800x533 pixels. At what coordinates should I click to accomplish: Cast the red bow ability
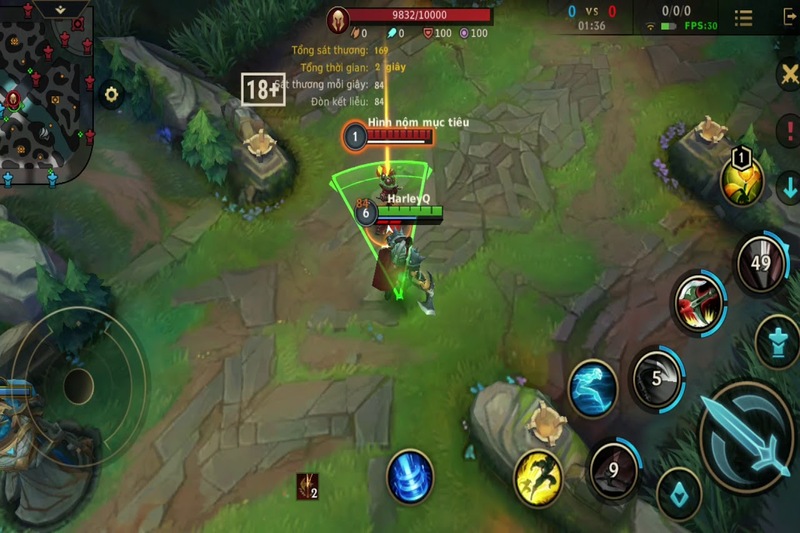coord(699,300)
